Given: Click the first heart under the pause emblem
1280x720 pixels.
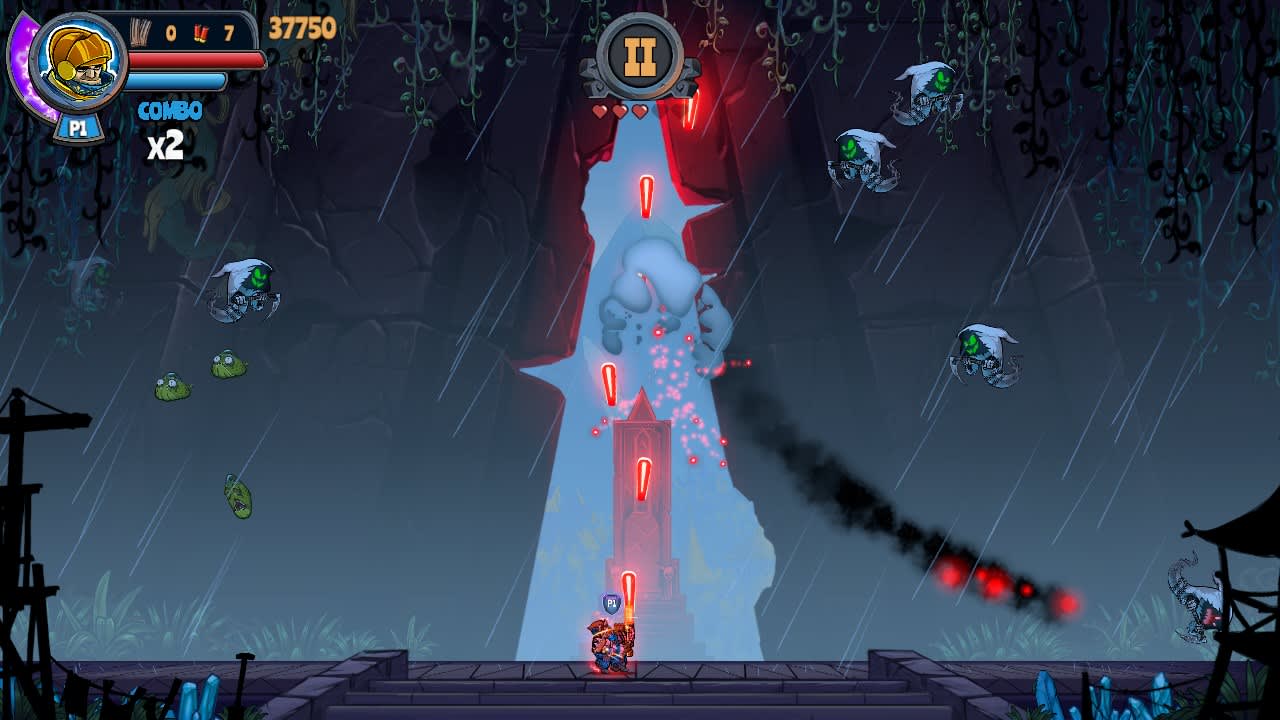Looking at the screenshot, I should pyautogui.click(x=600, y=111).
